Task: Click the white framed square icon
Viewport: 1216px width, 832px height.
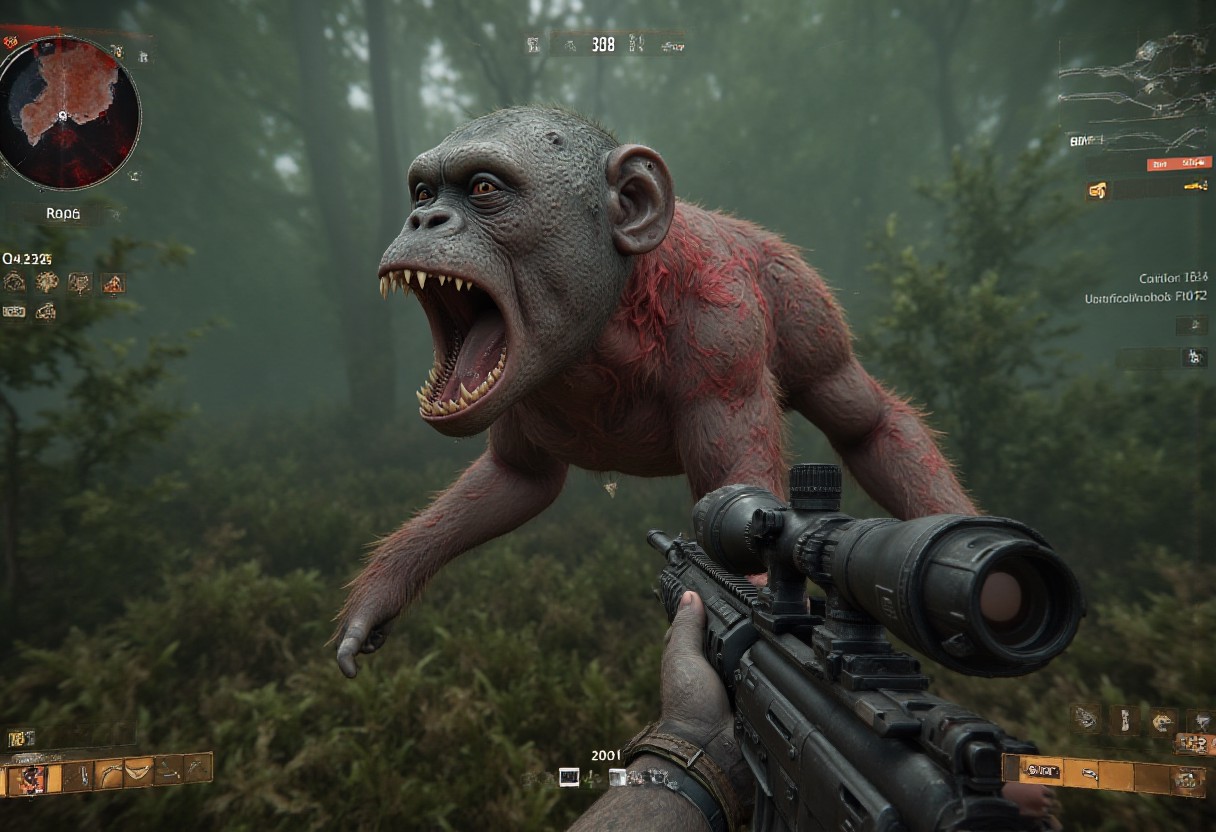Action: pos(569,776)
